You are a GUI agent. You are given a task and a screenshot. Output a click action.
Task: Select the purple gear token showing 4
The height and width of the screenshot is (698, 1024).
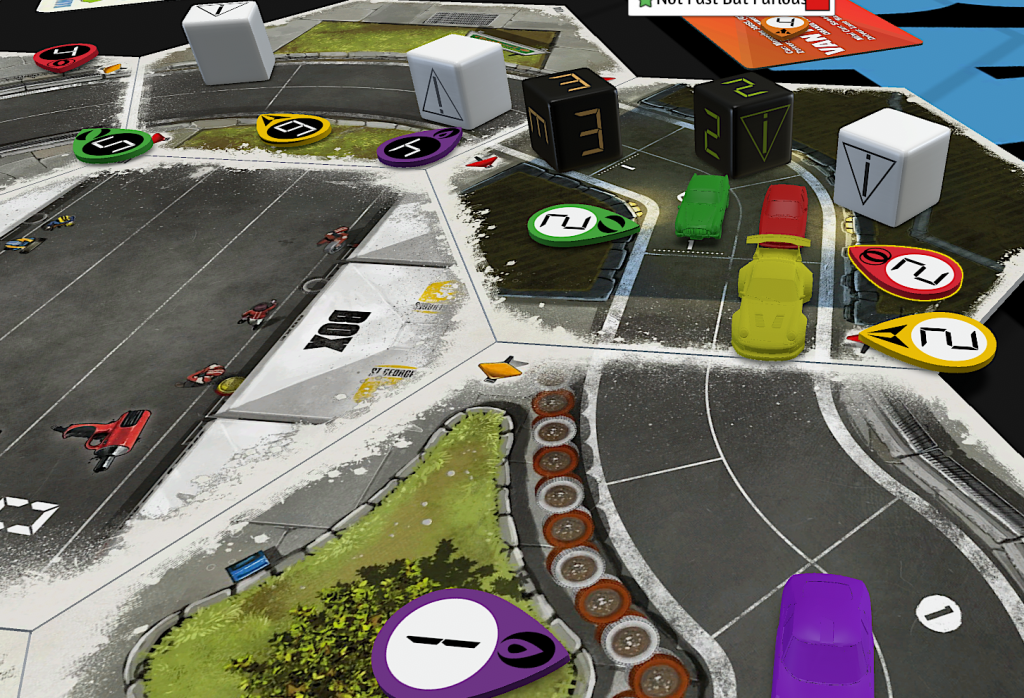420,146
